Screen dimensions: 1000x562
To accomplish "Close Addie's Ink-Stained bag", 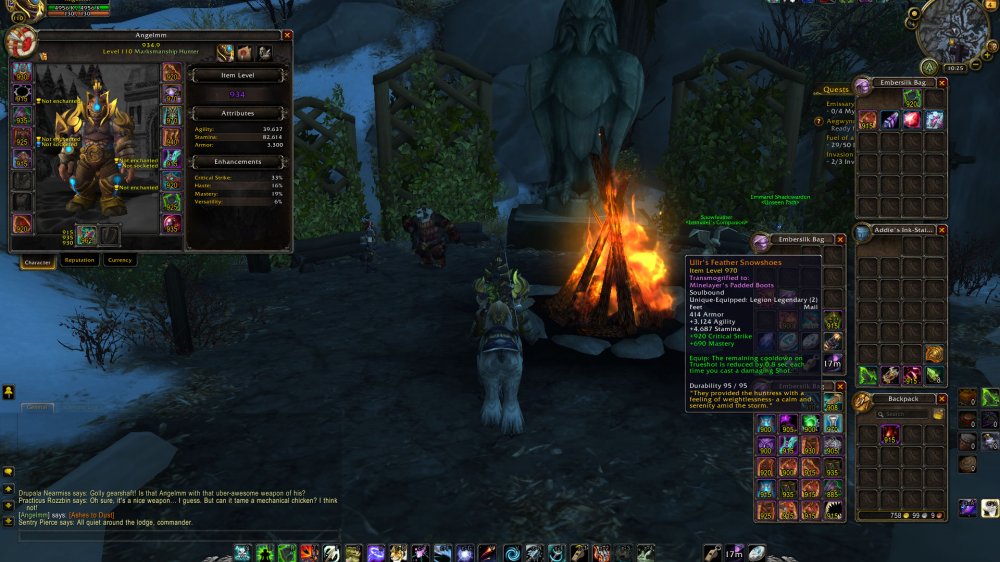I will tap(942, 230).
